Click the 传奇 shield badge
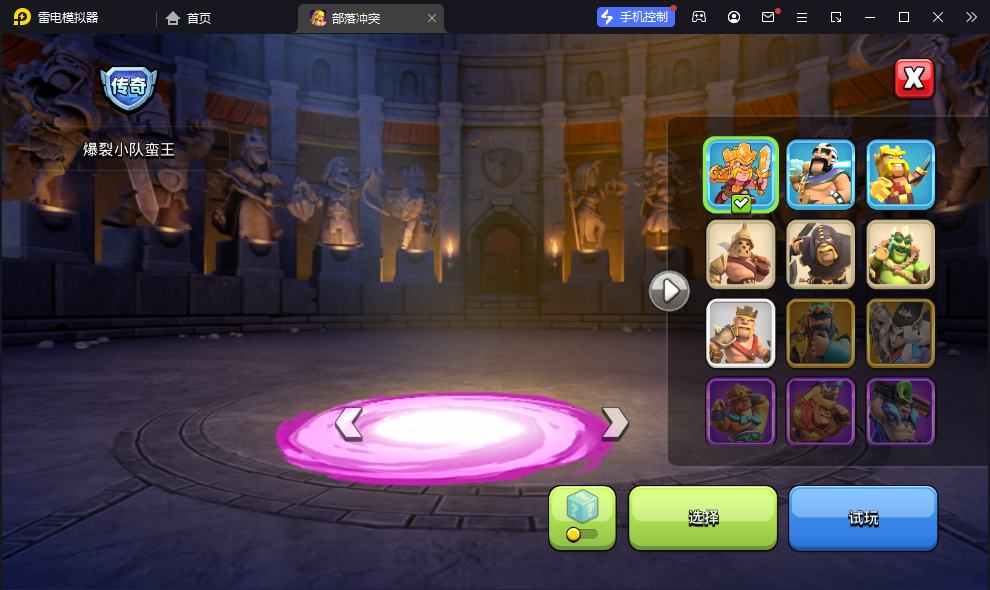 (129, 88)
